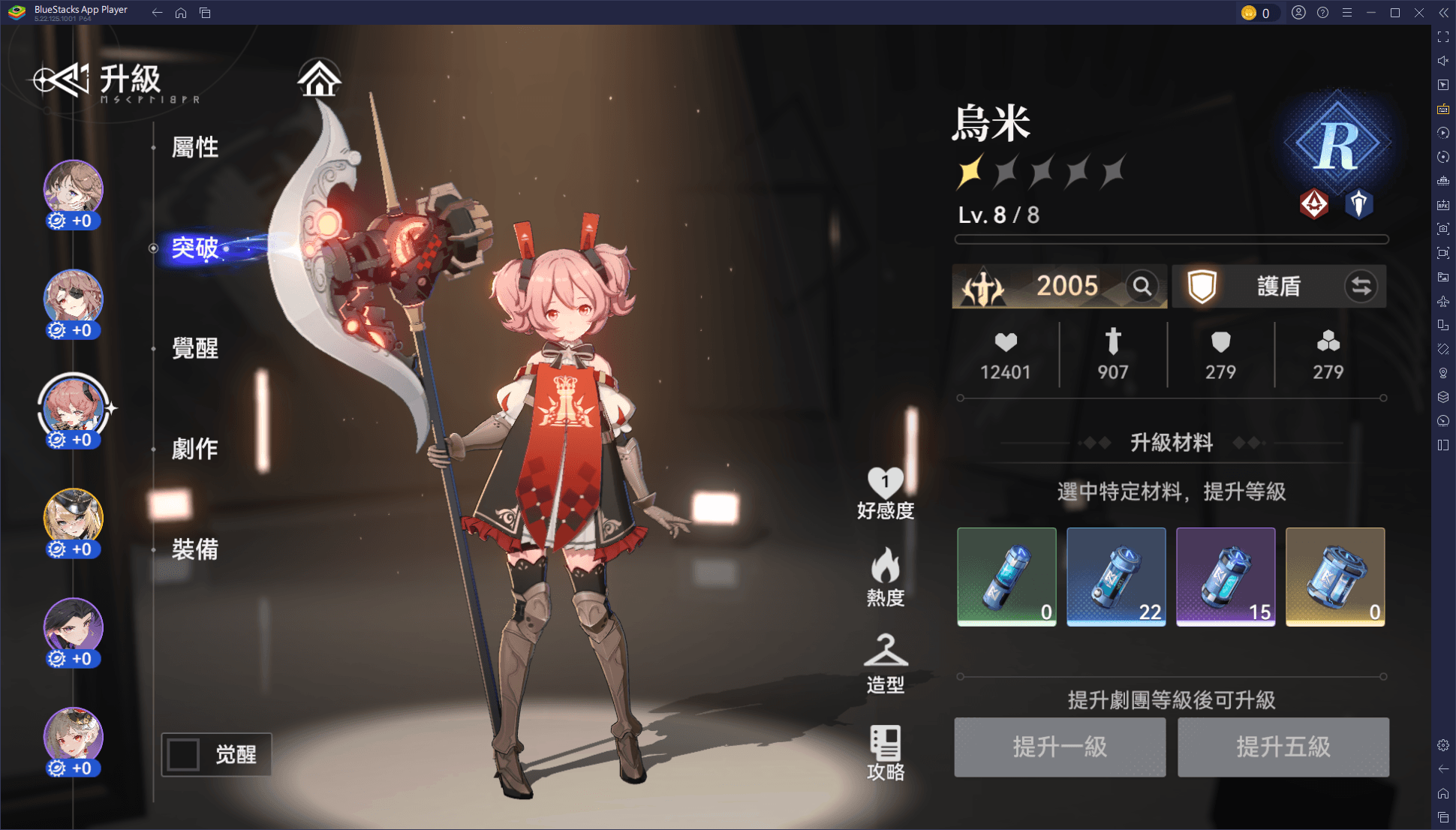This screenshot has width=1456, height=830.
Task: Return to the home screen via house icon
Action: 320,79
